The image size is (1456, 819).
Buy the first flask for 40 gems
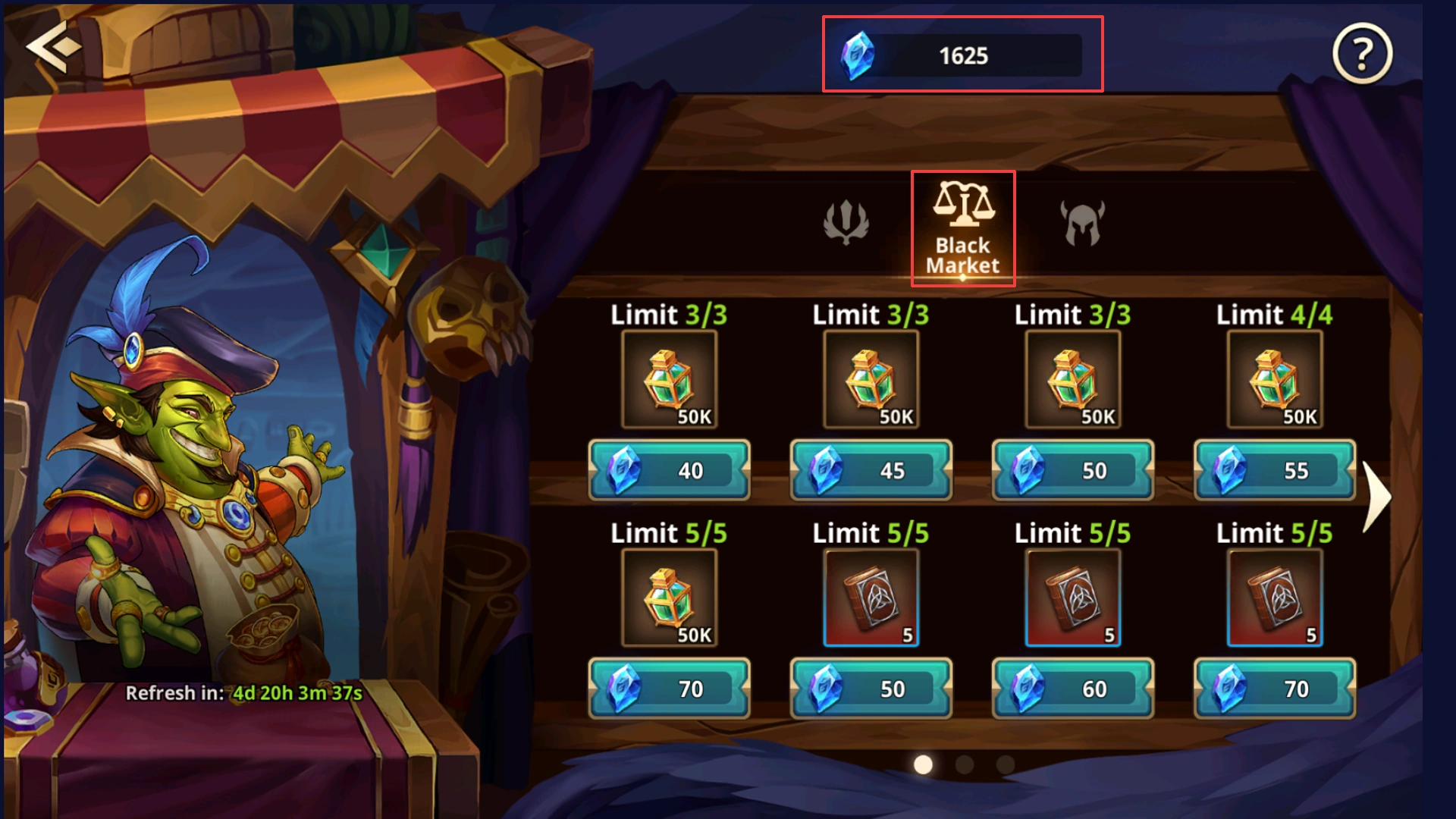pyautogui.click(x=669, y=470)
